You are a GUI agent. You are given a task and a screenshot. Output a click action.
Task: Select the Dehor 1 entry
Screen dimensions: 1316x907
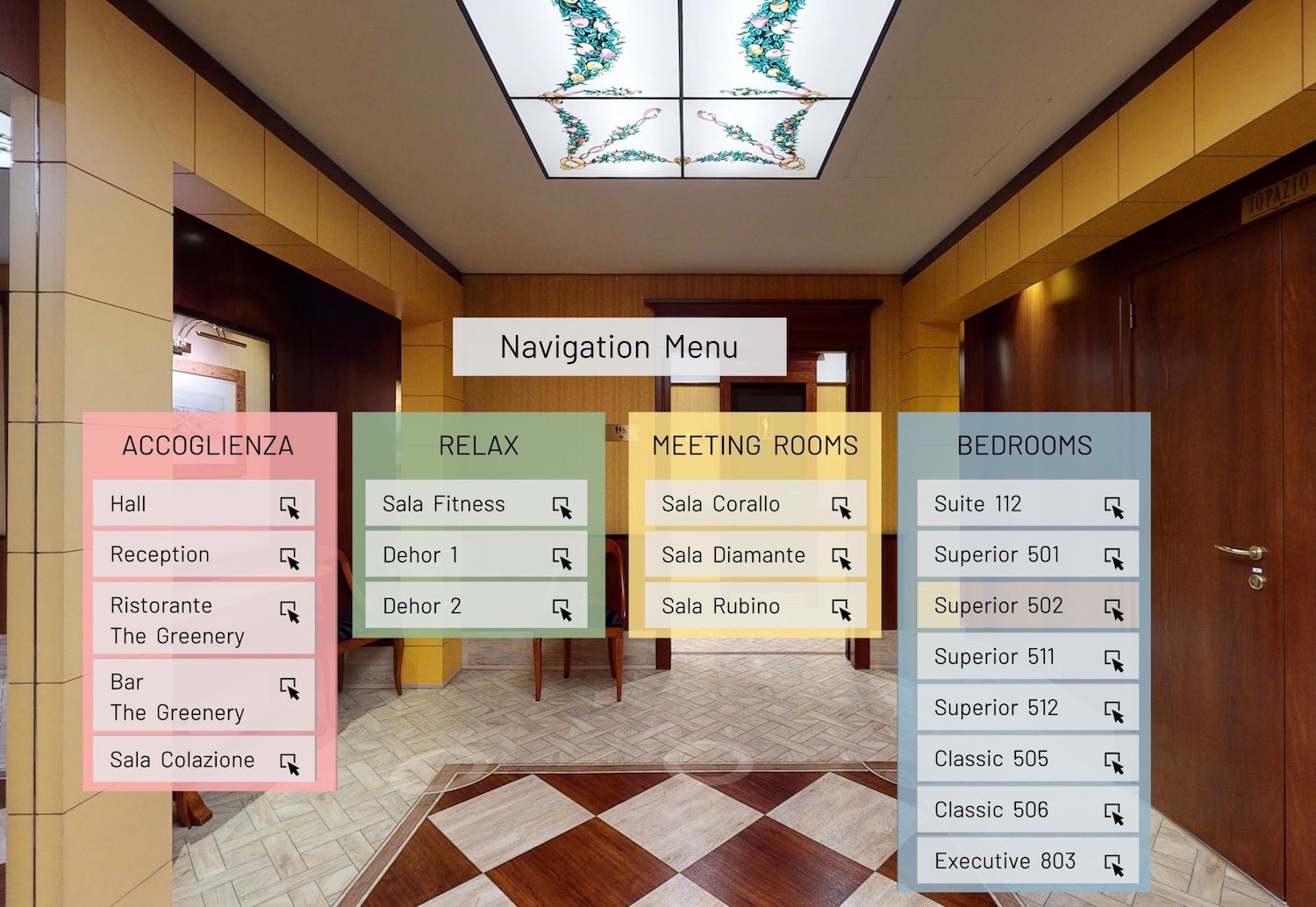476,555
